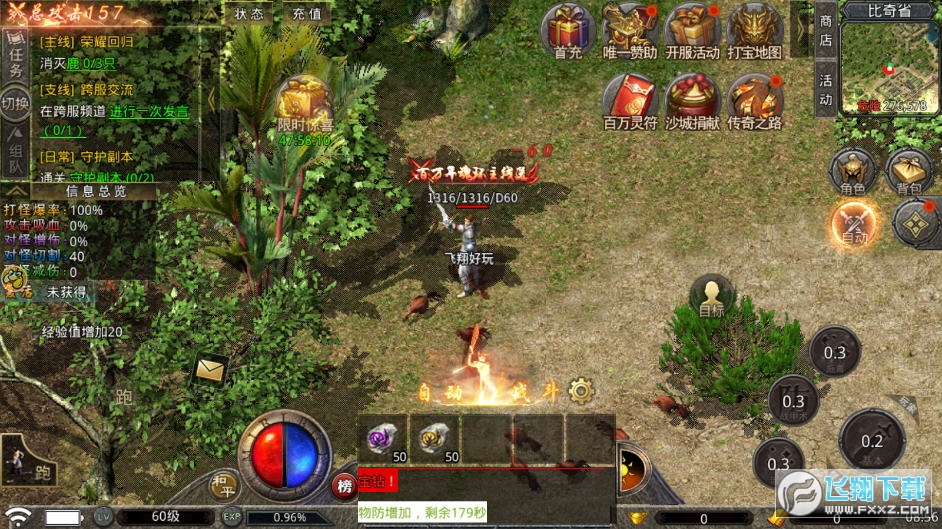Viewport: 942px width, 529px height.
Task: Open the 开服活动 server event icon
Action: coord(692,30)
